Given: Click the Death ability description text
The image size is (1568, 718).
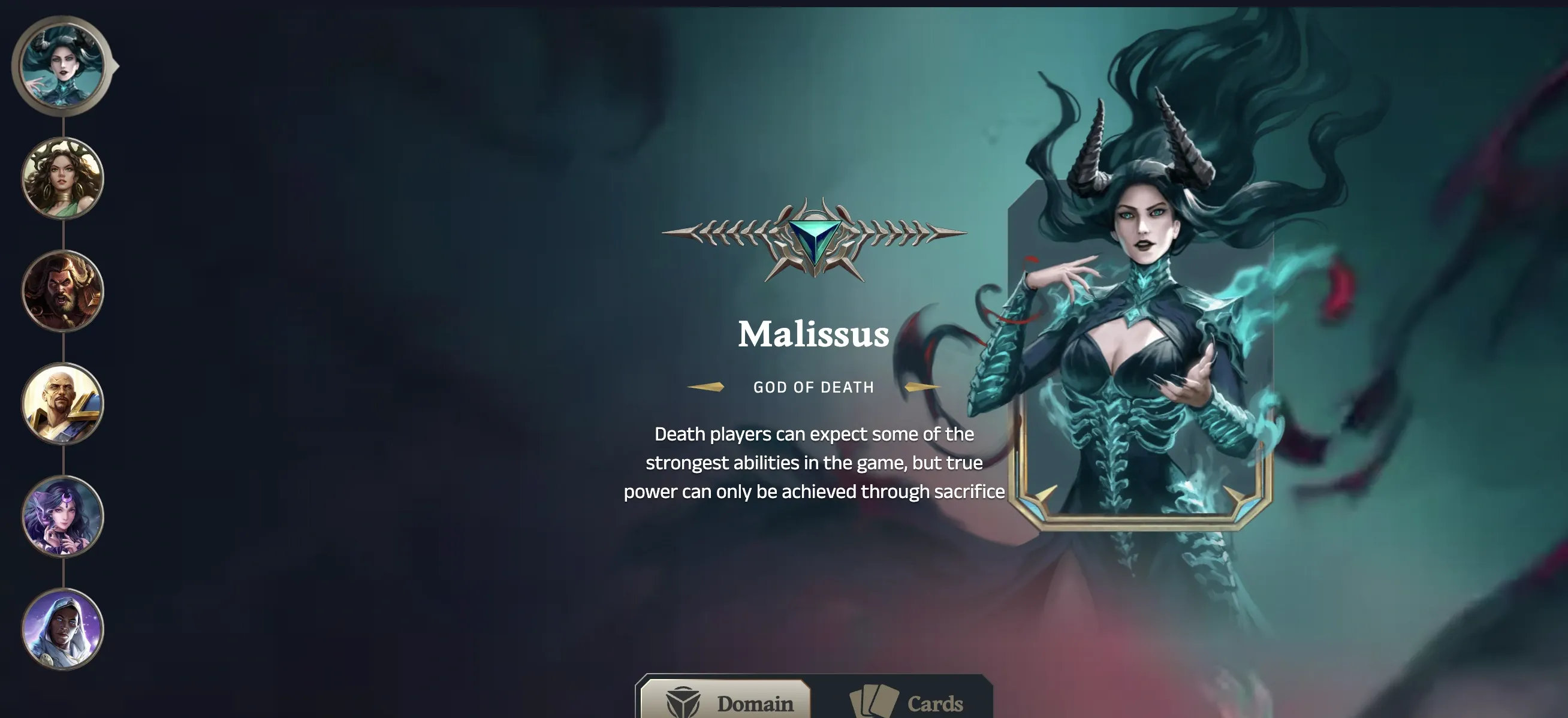Looking at the screenshot, I should tap(815, 463).
